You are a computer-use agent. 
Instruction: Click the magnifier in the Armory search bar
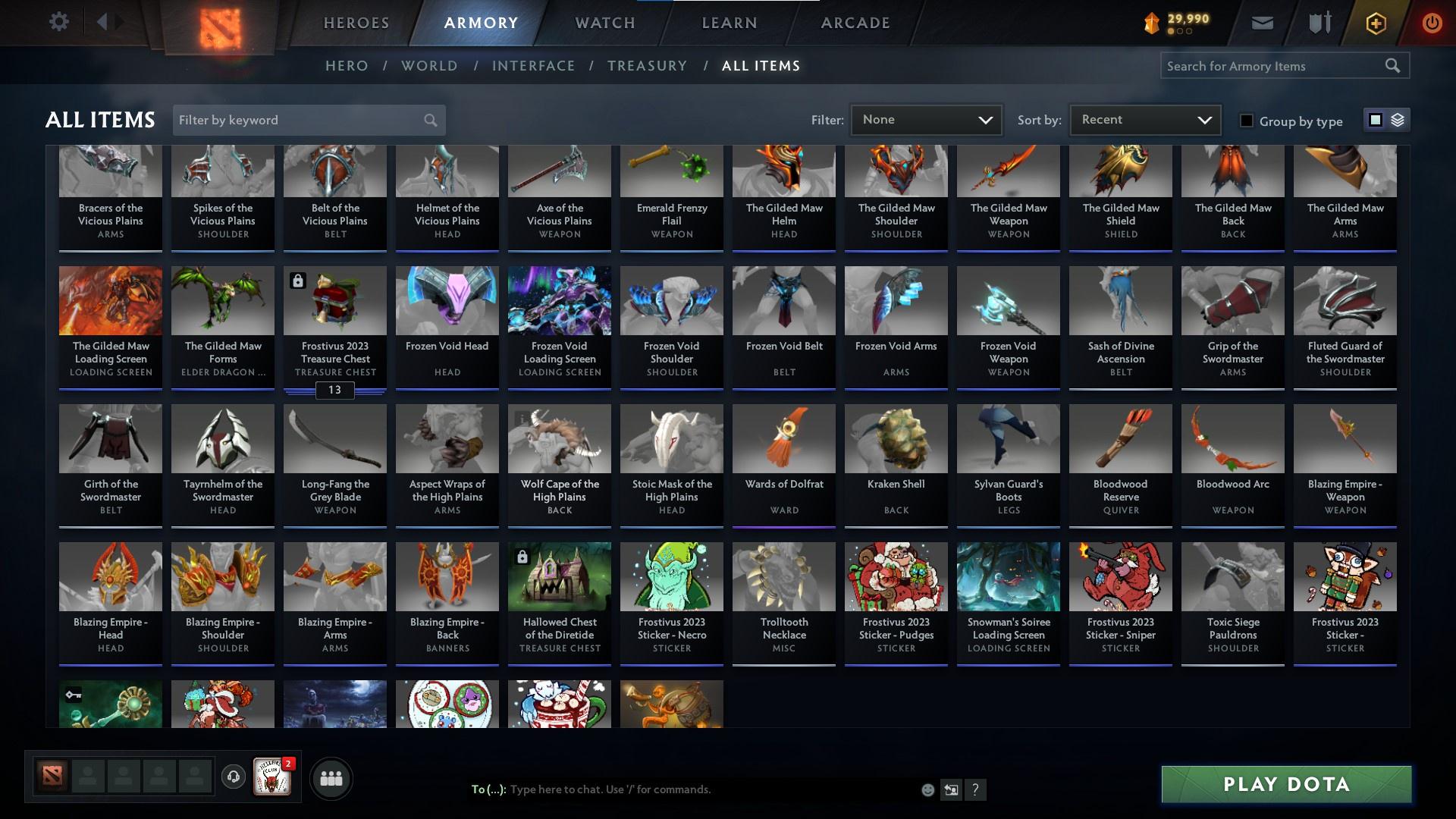click(x=1394, y=66)
